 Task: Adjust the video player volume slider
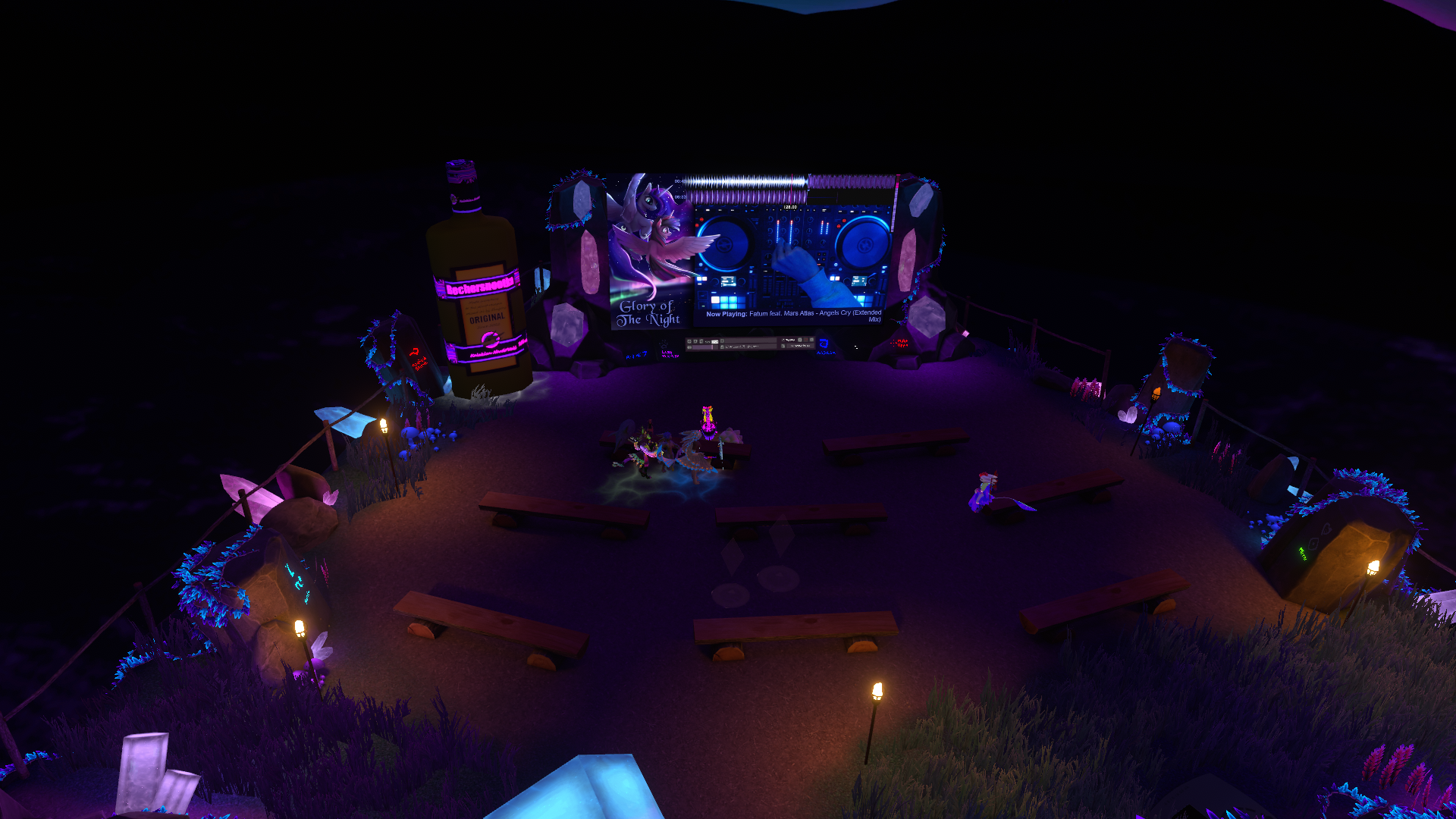click(704, 347)
